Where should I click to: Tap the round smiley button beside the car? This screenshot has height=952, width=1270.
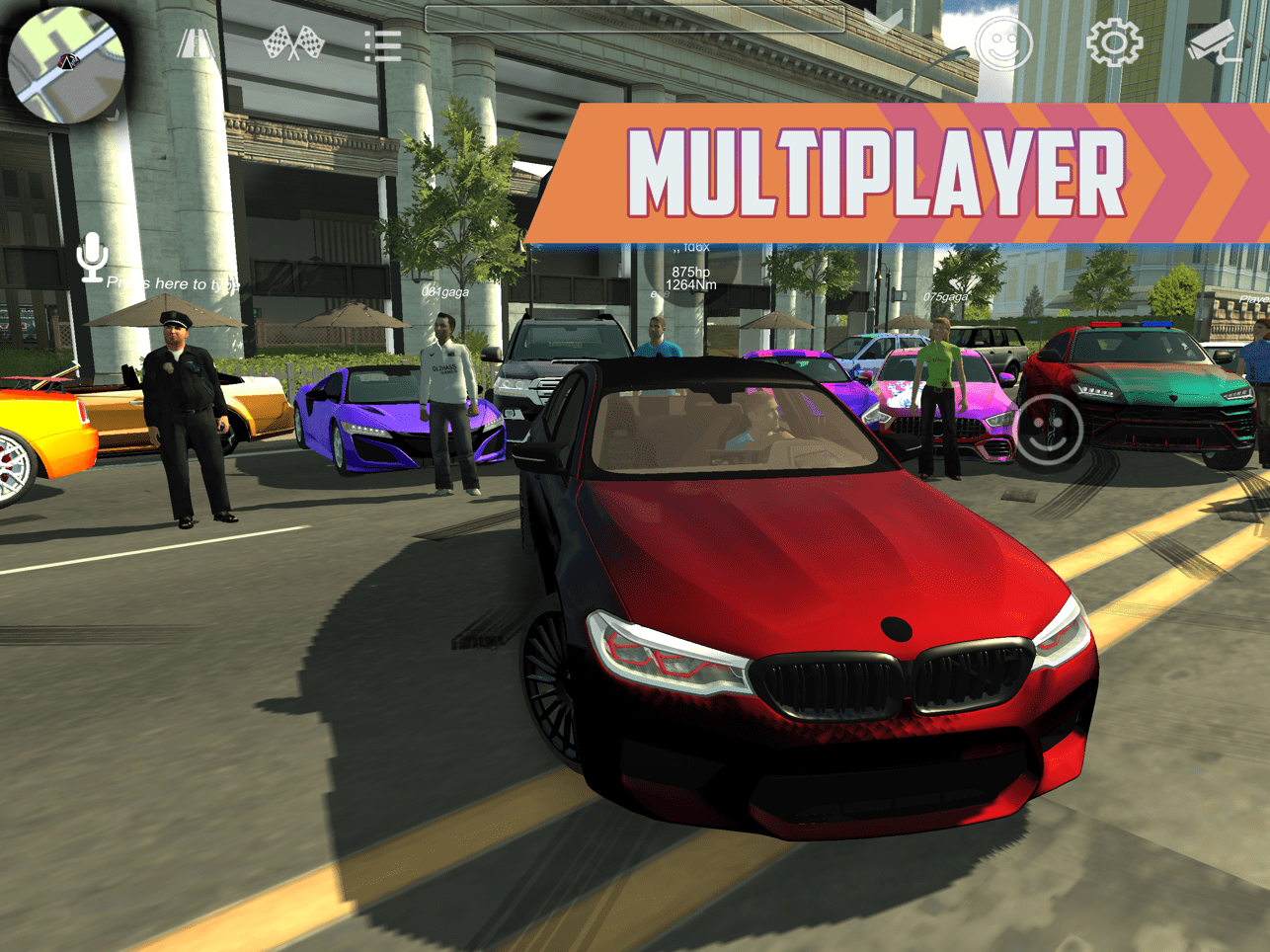[x=1049, y=430]
